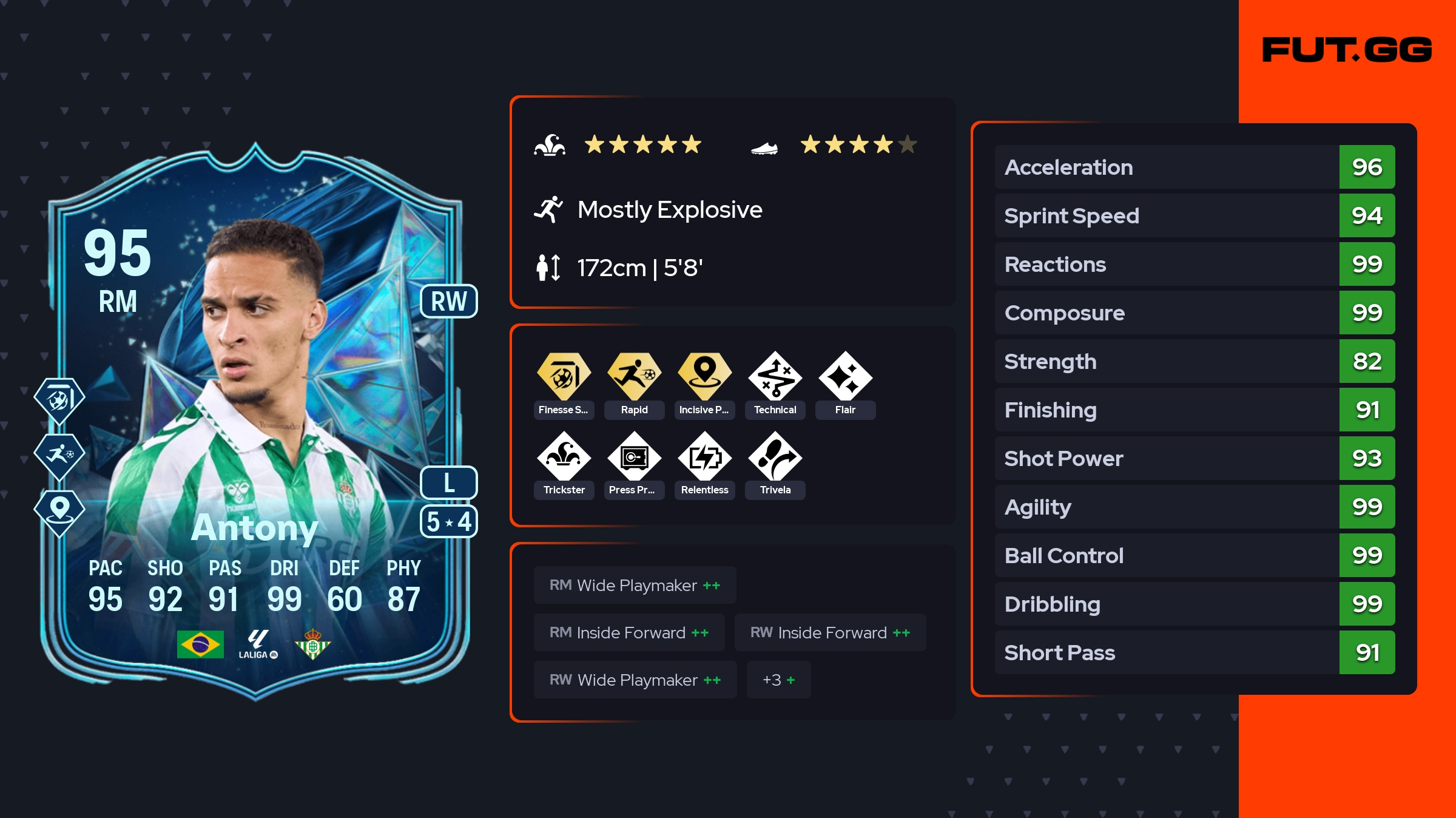The image size is (1456, 818).
Task: Select the Finesse Shot playstyle icon
Action: [x=564, y=377]
